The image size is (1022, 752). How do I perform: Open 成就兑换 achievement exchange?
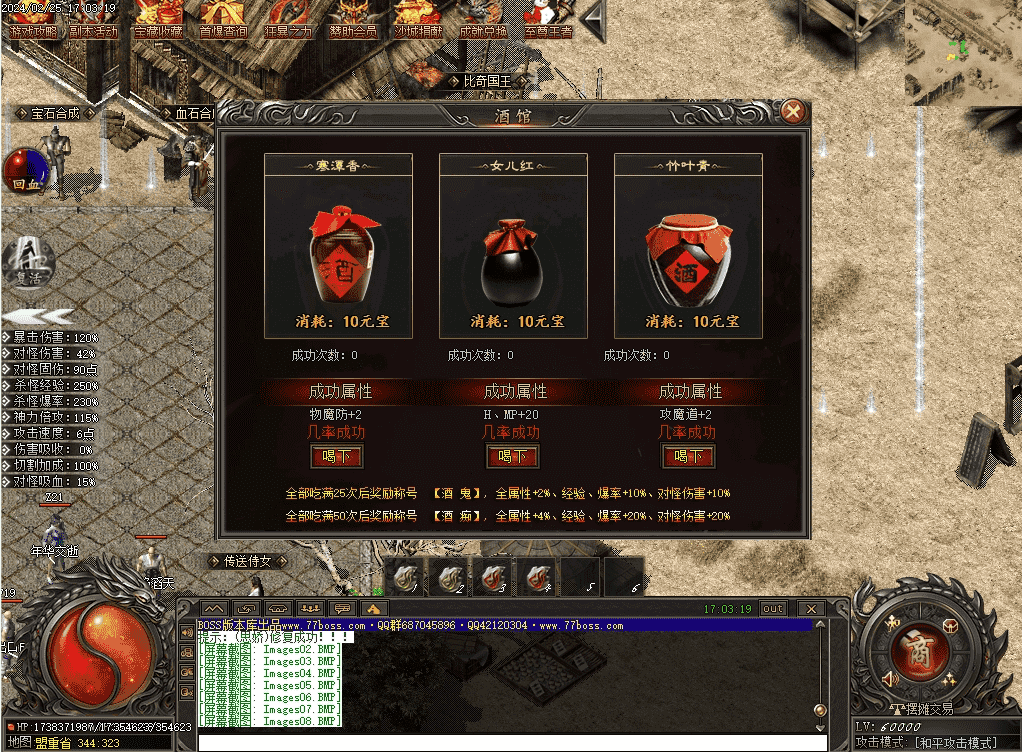pos(483,18)
